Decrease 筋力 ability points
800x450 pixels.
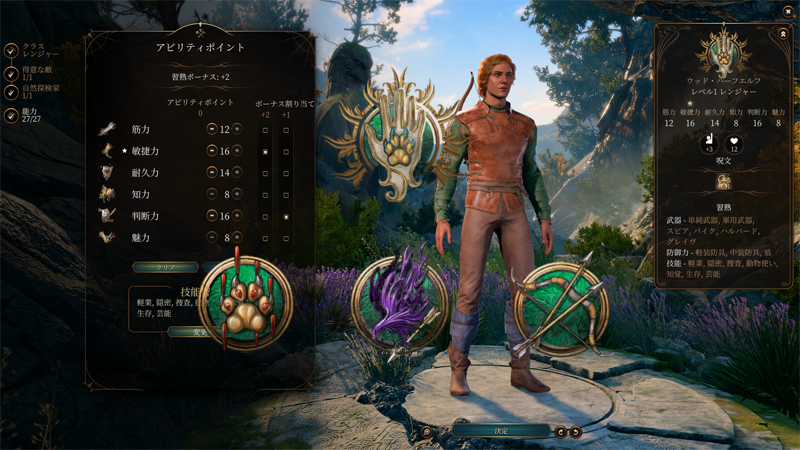(x=212, y=129)
